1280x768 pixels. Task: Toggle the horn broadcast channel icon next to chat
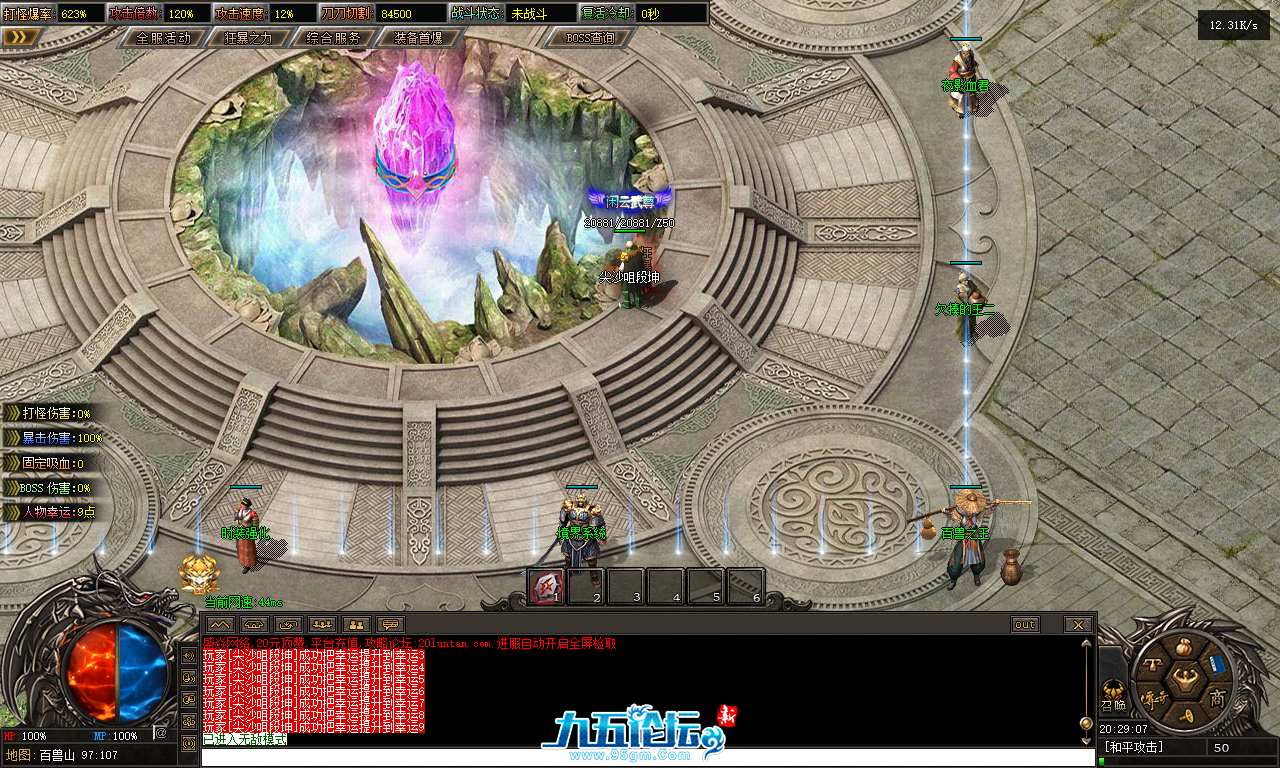[188, 675]
